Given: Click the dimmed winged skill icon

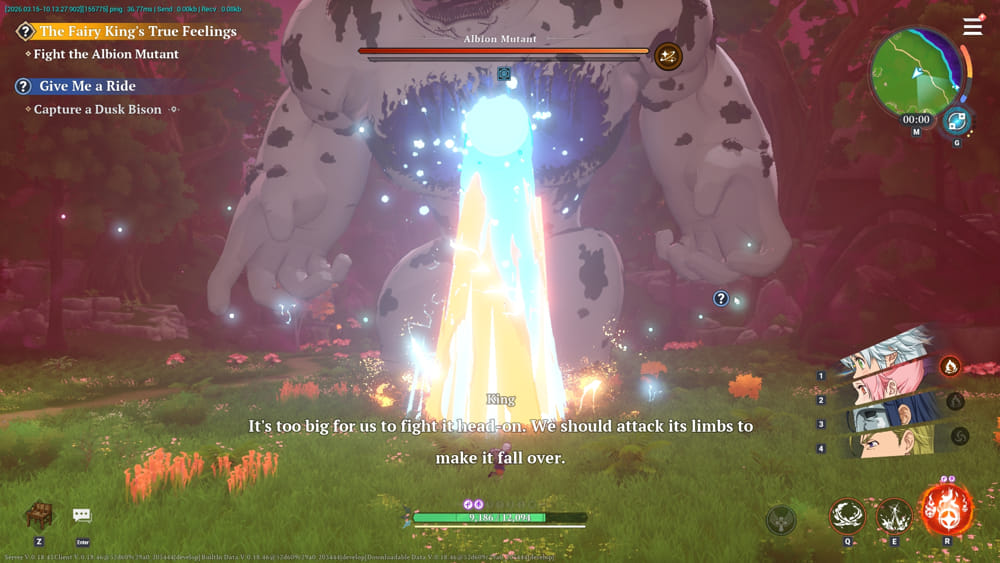Looking at the screenshot, I should click(x=781, y=520).
